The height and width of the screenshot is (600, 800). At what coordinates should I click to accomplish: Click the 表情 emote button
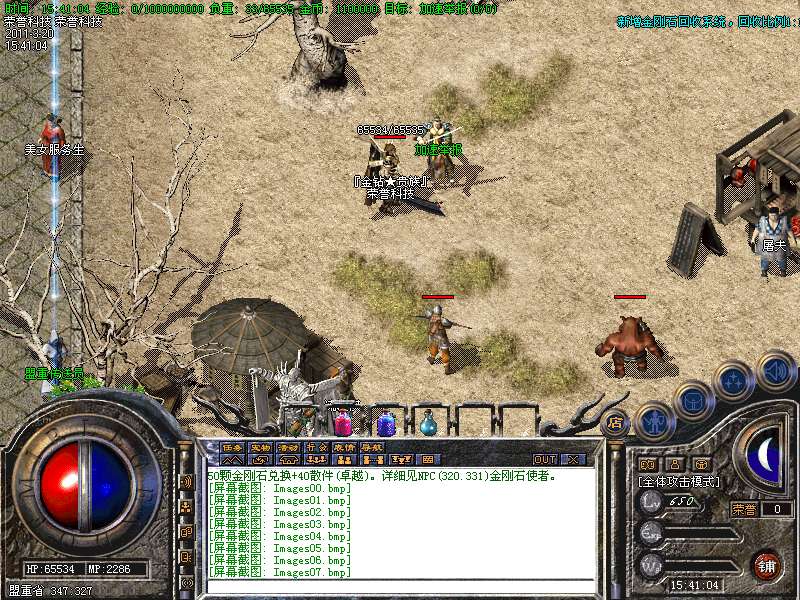pos(344,446)
